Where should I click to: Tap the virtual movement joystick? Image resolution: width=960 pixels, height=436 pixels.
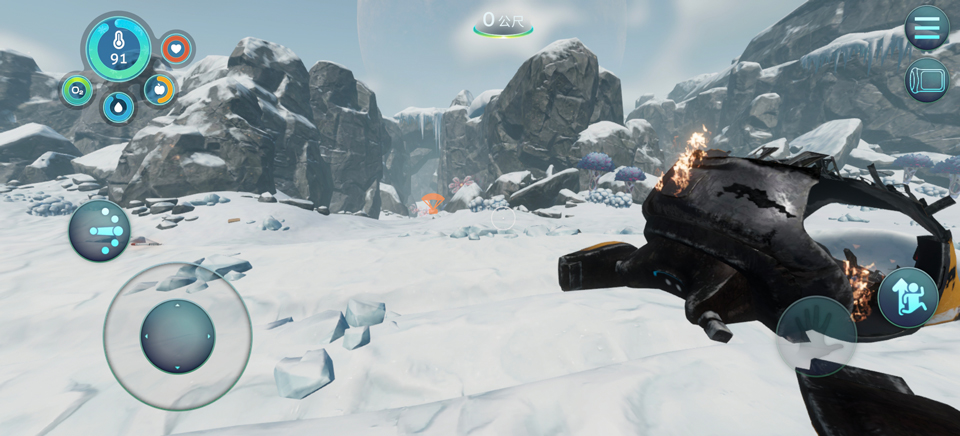tap(177, 336)
